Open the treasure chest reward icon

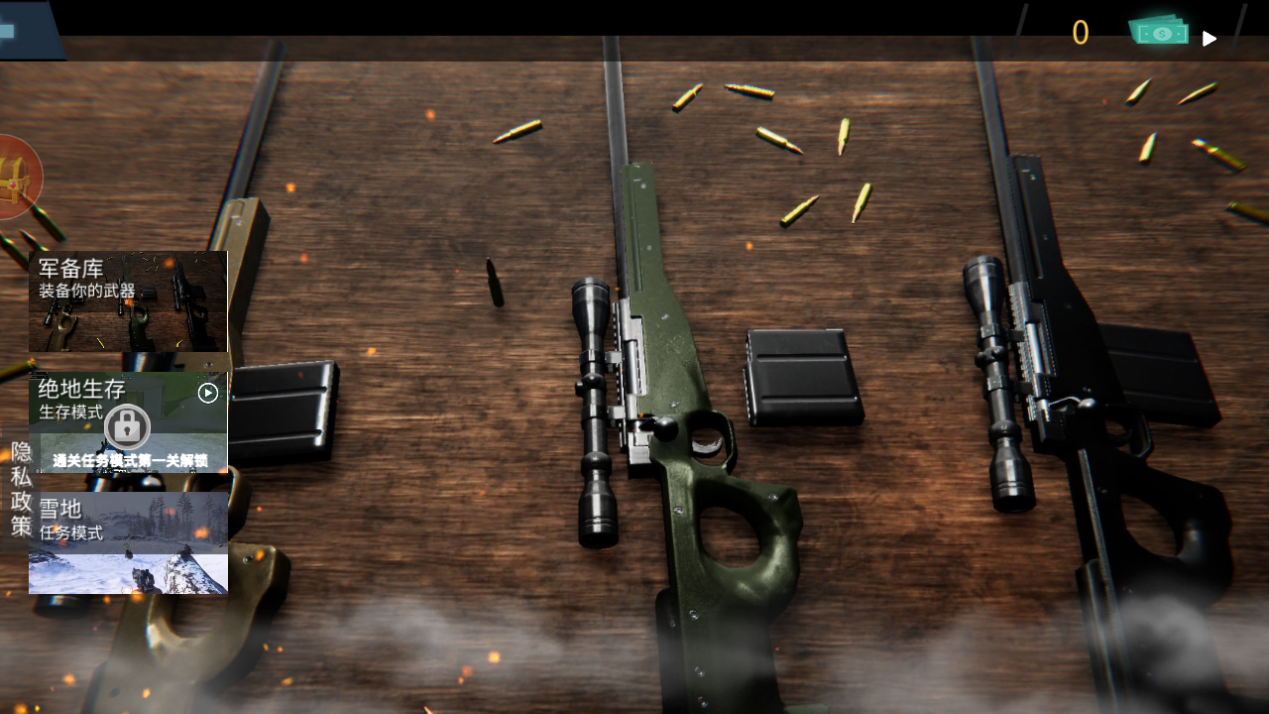17,177
